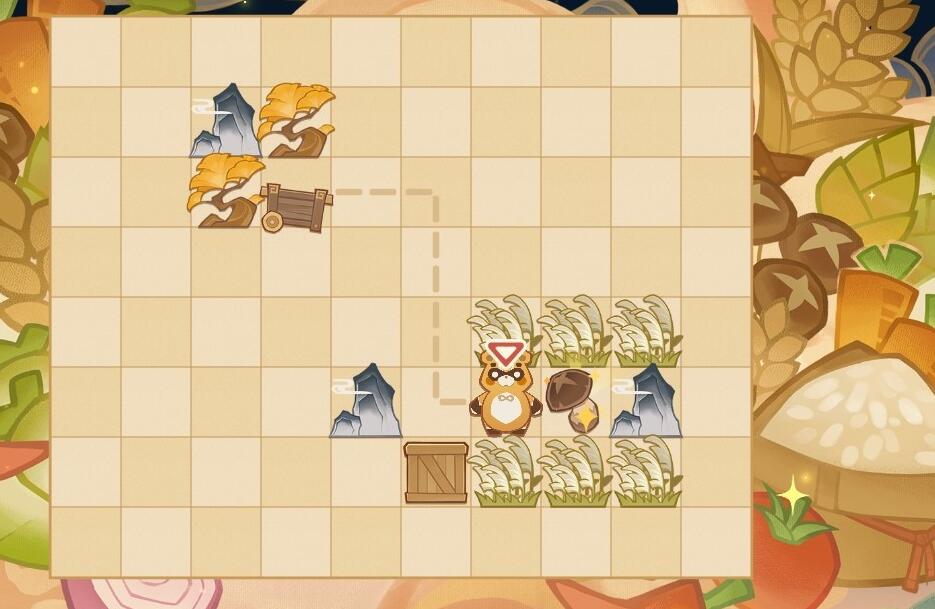Click the wooden crate tile
The image size is (935, 609).
436,472
